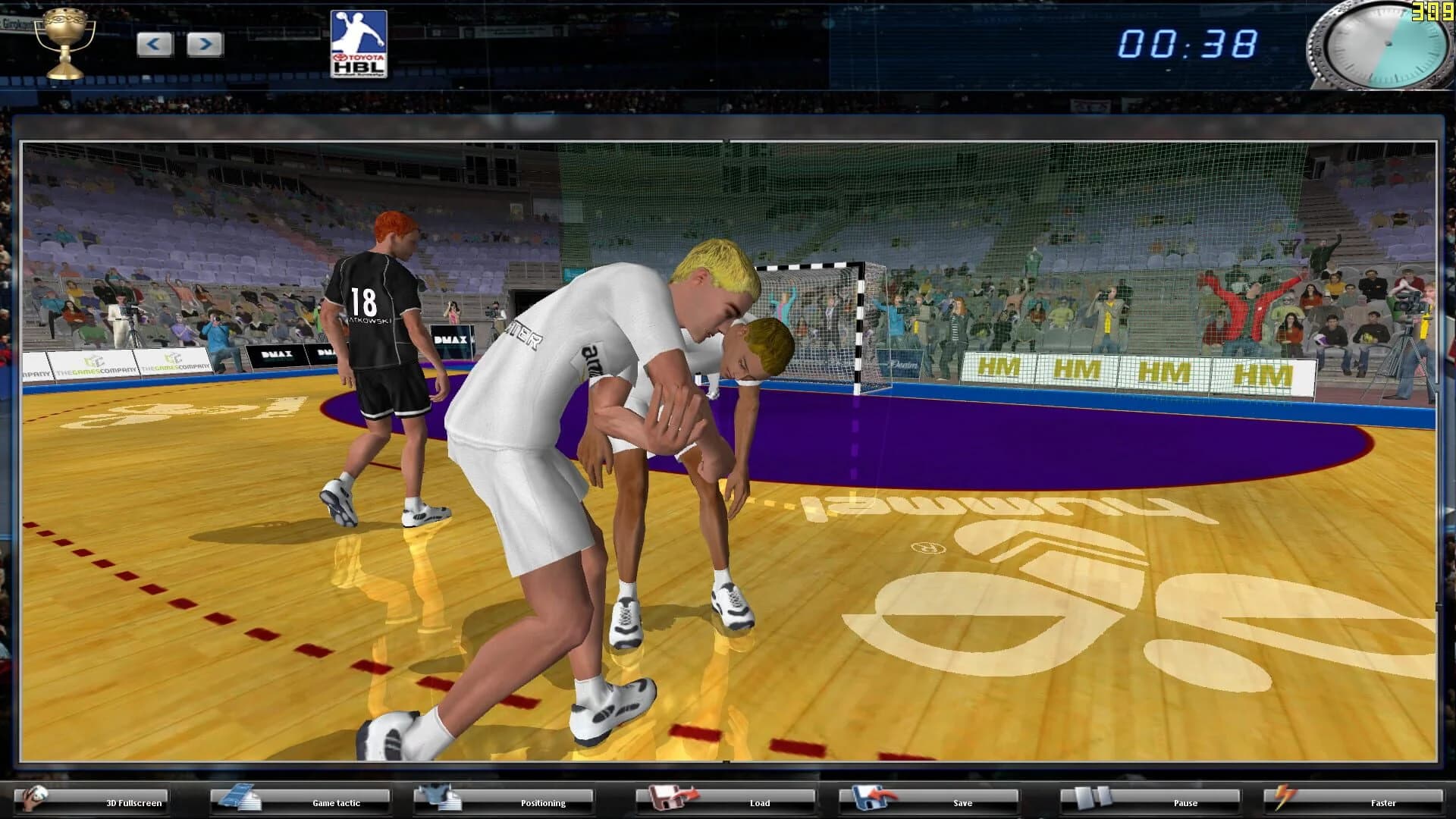Click the left arrow to view previous camera

pyautogui.click(x=155, y=43)
